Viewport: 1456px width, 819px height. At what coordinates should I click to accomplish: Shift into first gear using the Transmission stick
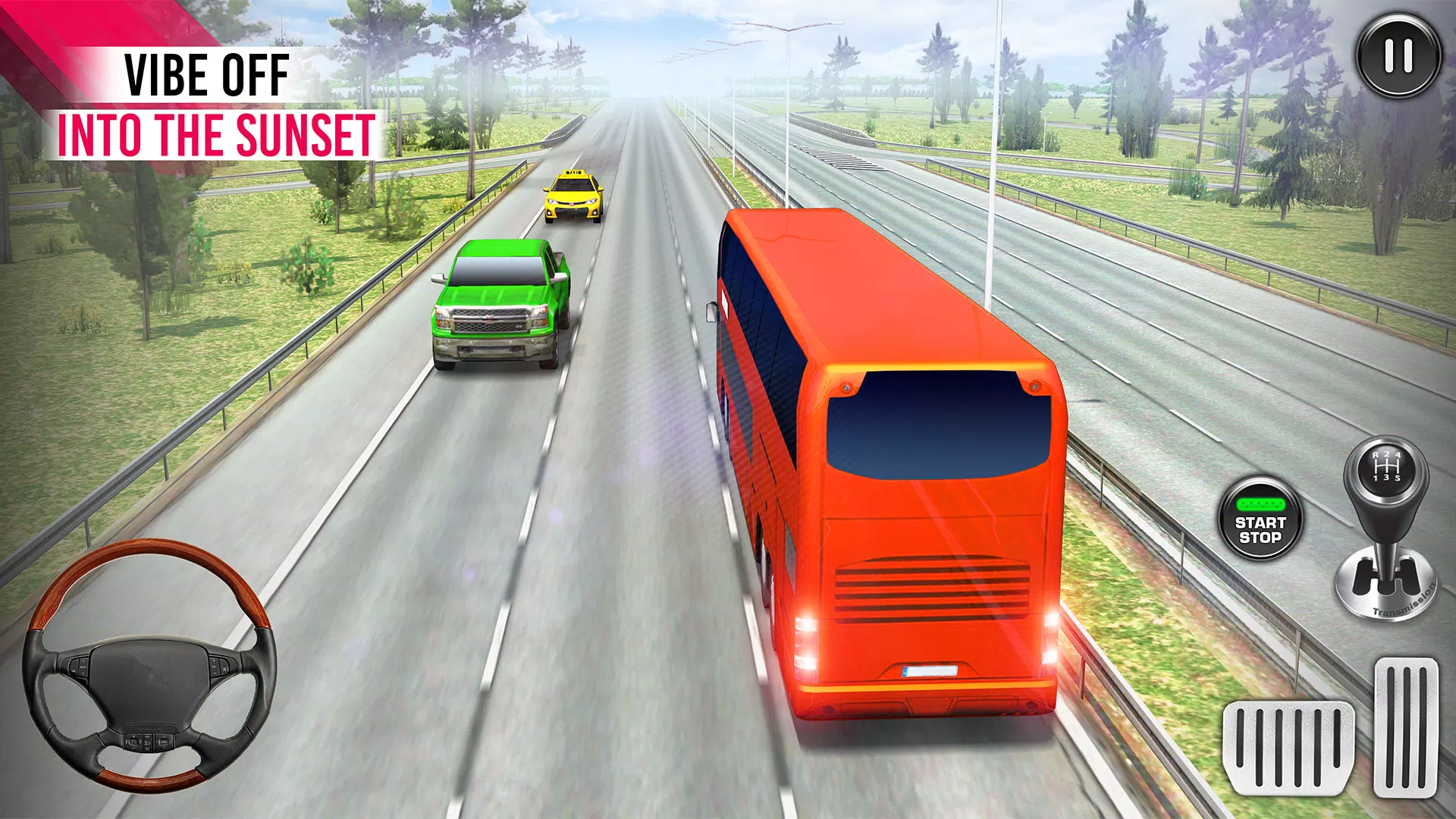[1376, 478]
